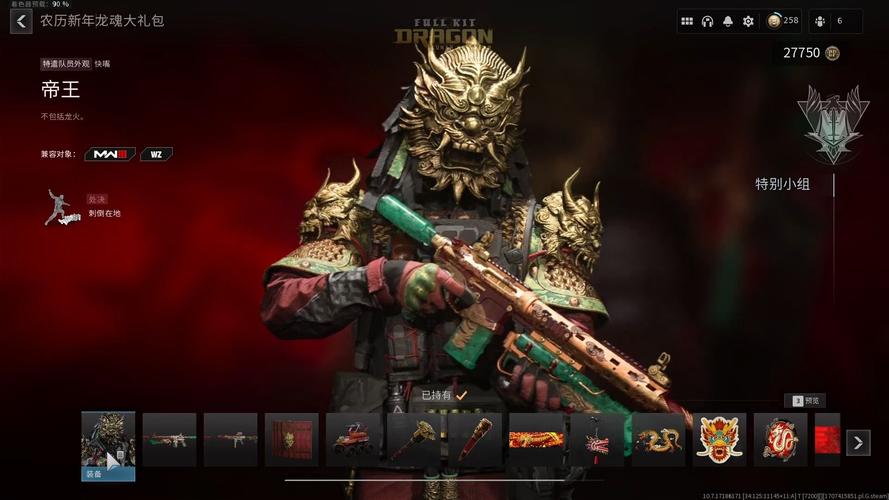889x500 pixels.
Task: Select the hanging weapon charm thumbnail
Action: [597, 440]
